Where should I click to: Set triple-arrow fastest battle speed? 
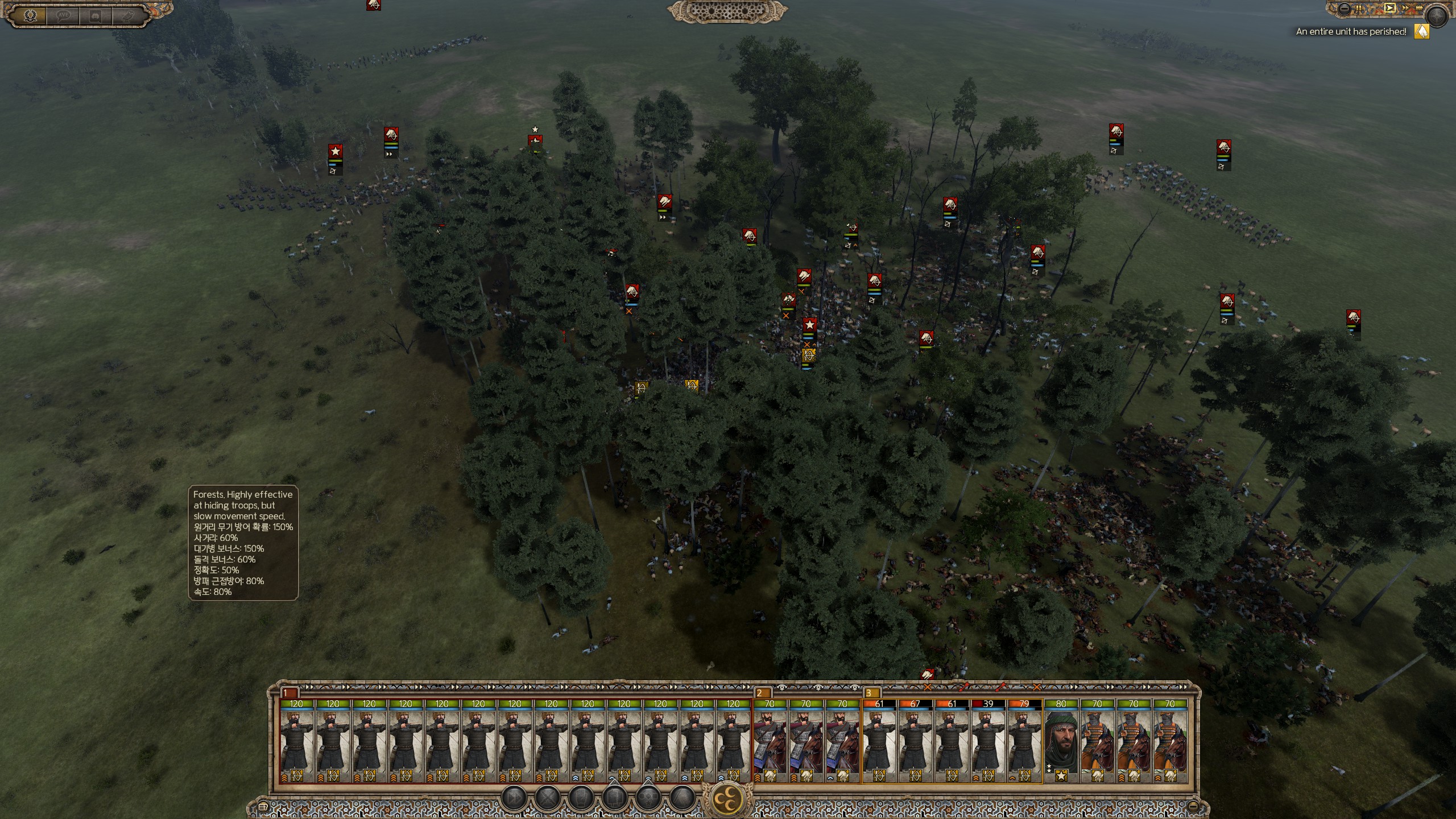[1418, 9]
